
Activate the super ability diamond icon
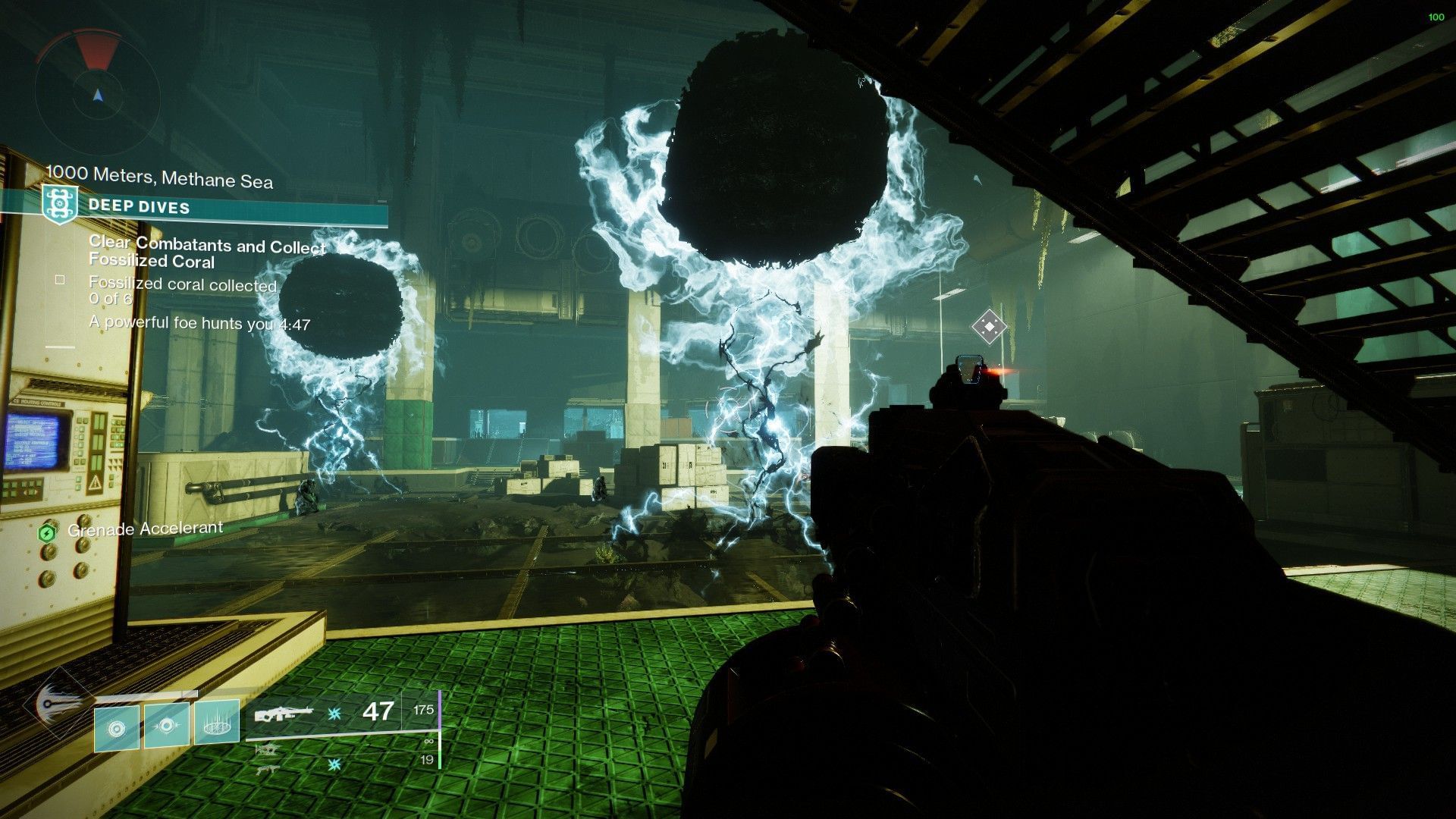pyautogui.click(x=56, y=703)
